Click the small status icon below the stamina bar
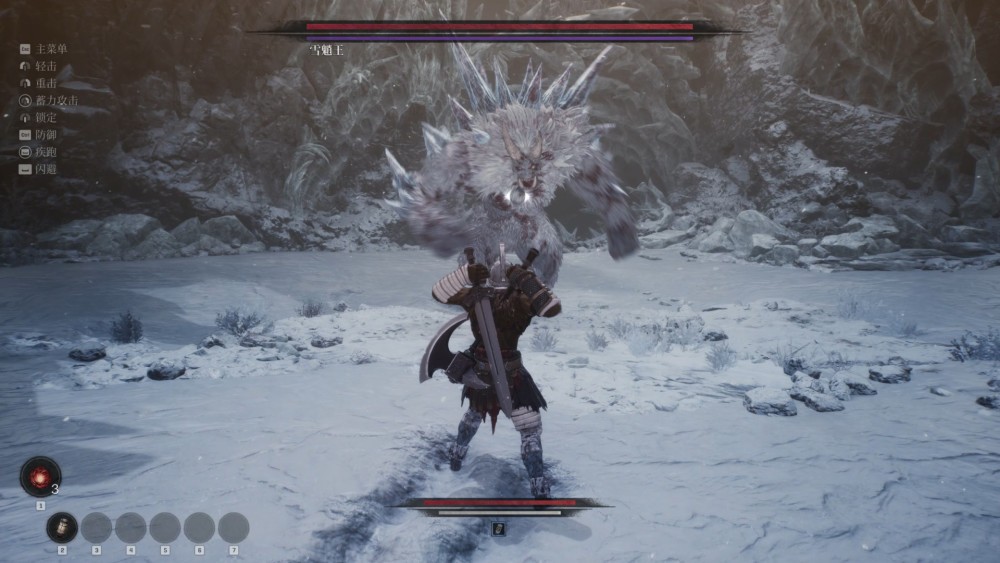 [x=498, y=528]
